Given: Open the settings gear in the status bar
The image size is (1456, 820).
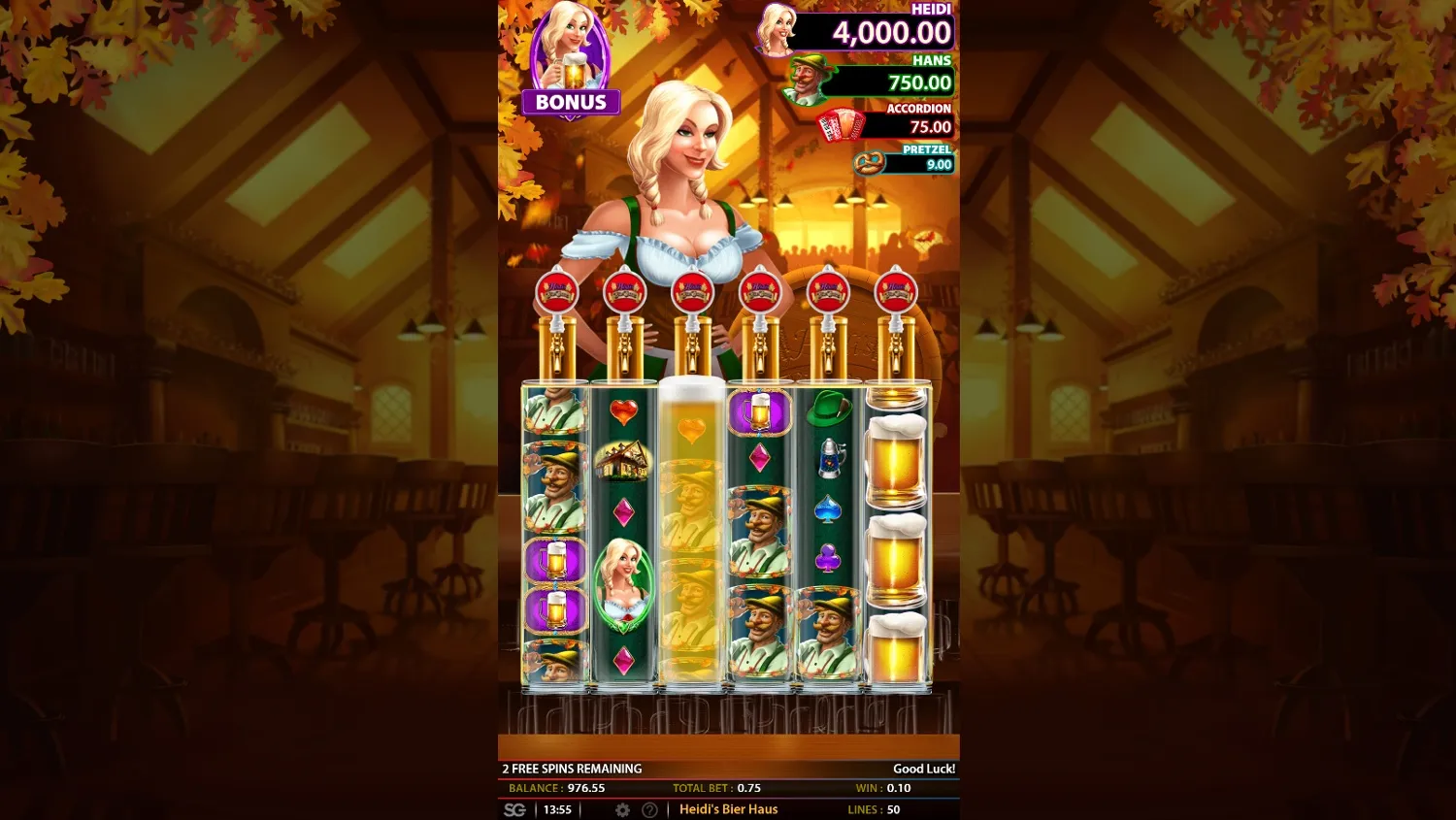Looking at the screenshot, I should 622,808.
